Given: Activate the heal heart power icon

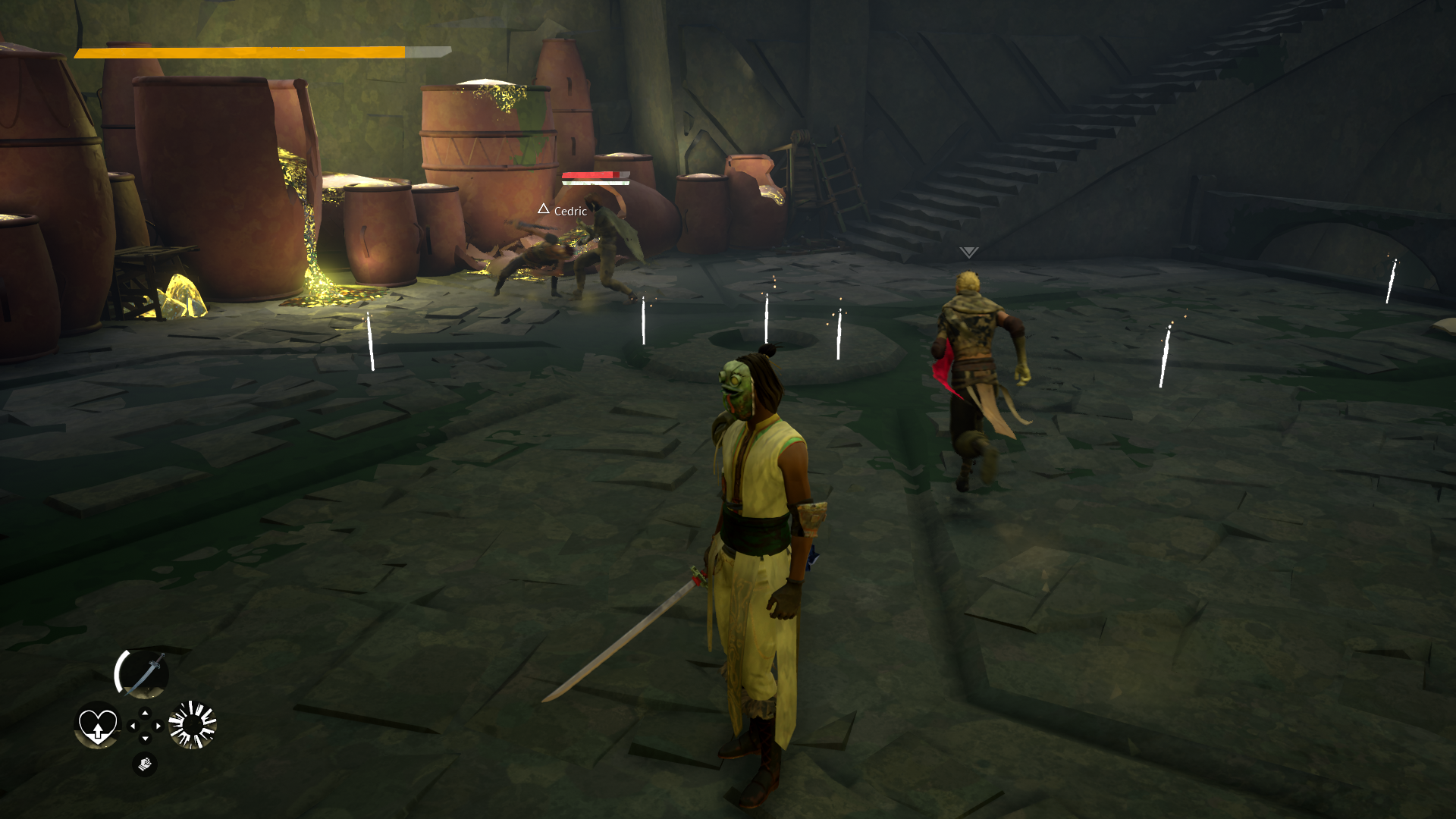Looking at the screenshot, I should click(98, 727).
